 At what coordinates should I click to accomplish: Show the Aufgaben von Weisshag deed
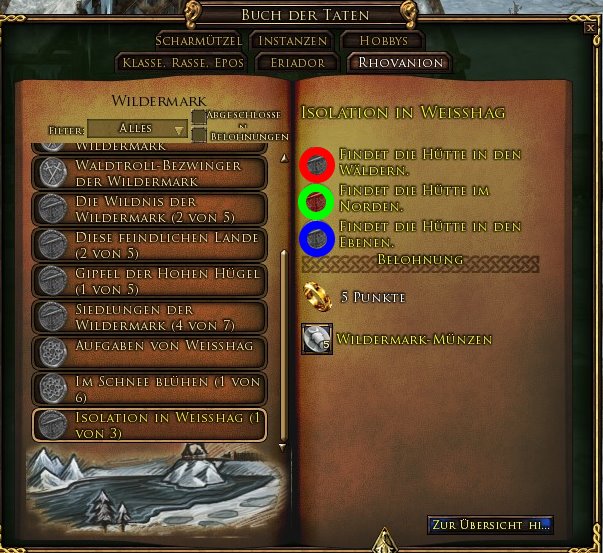pos(150,350)
